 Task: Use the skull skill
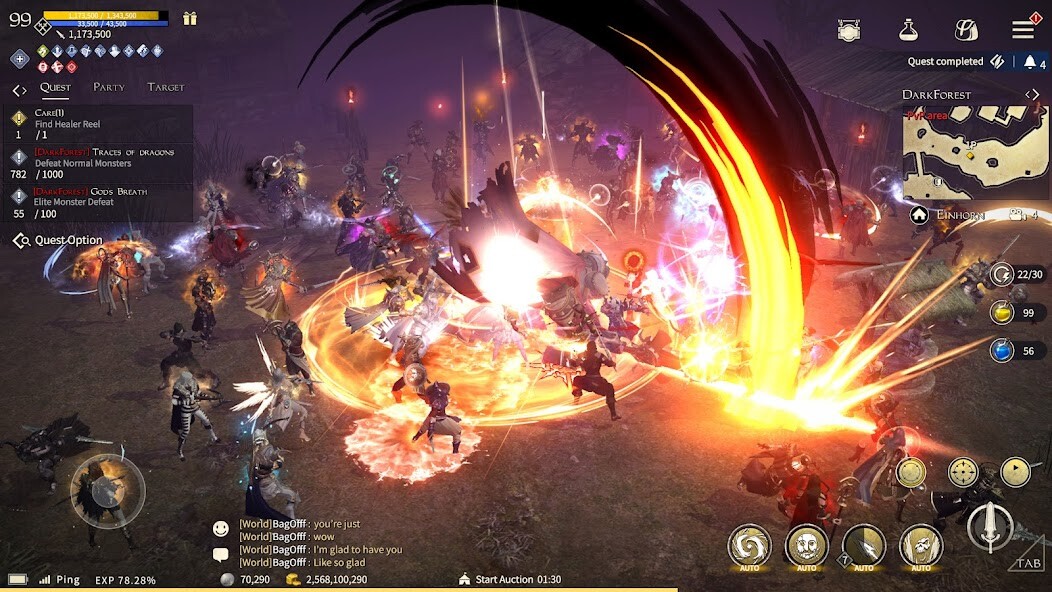pos(806,546)
